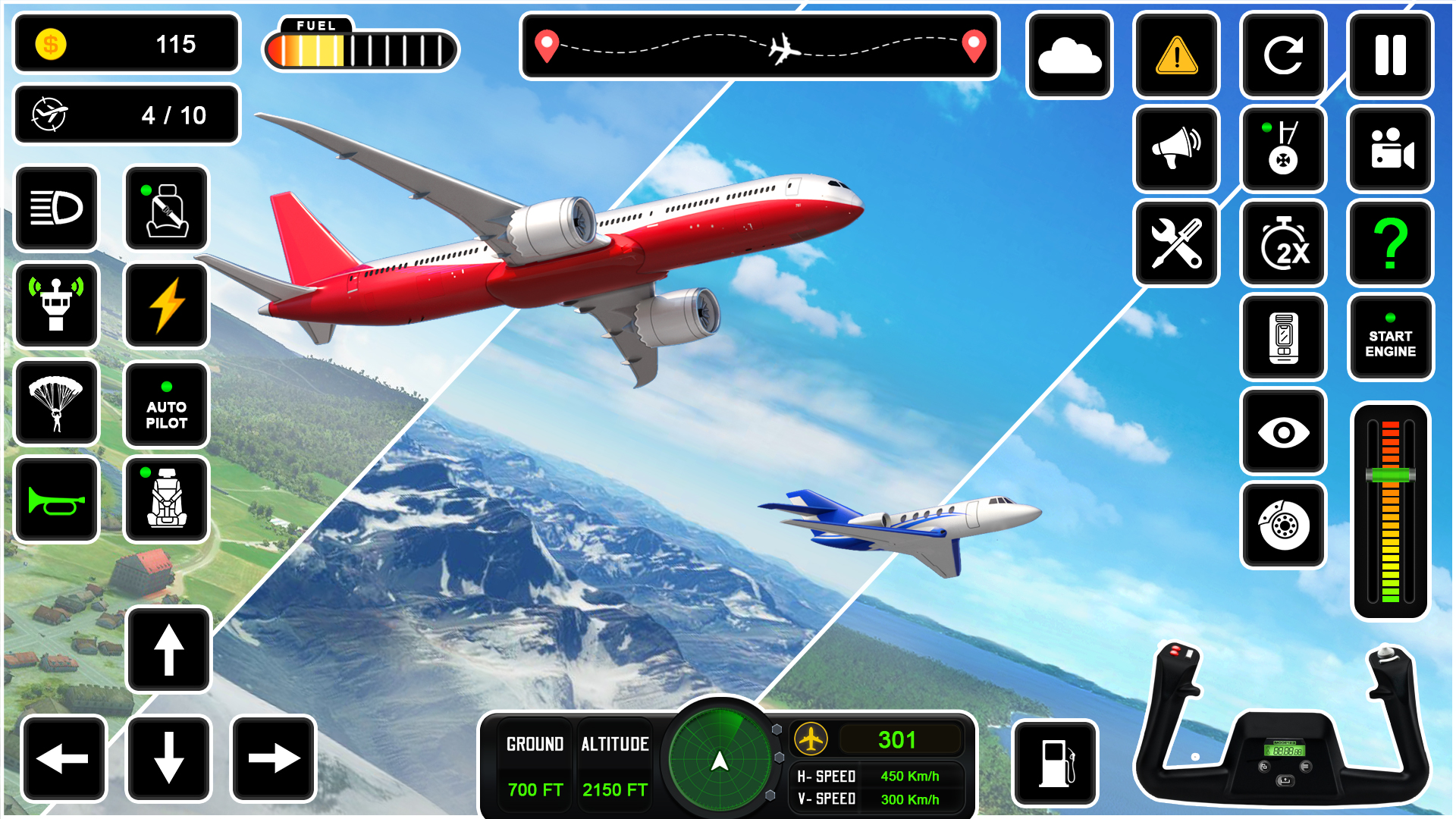The height and width of the screenshot is (819, 1456).
Task: Open the announcements loudspeaker icon
Action: (1176, 149)
